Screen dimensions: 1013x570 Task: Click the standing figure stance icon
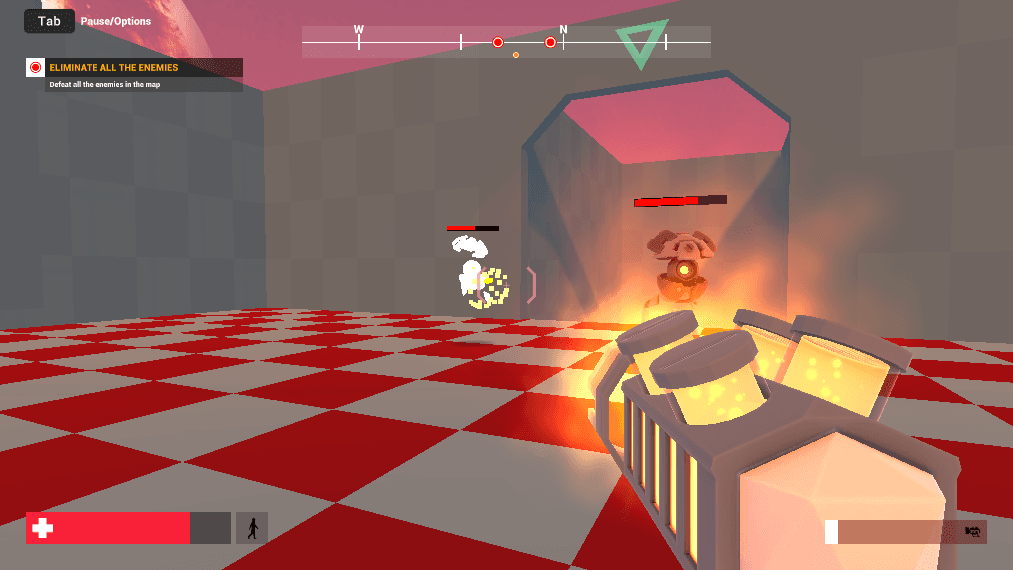252,528
